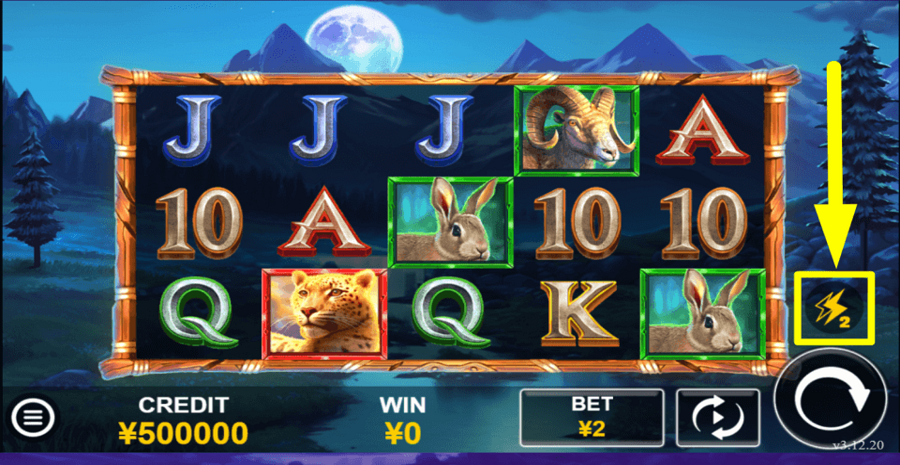Toggle the lightning bolt turbo spin mode
The image size is (900, 465).
pos(835,306)
